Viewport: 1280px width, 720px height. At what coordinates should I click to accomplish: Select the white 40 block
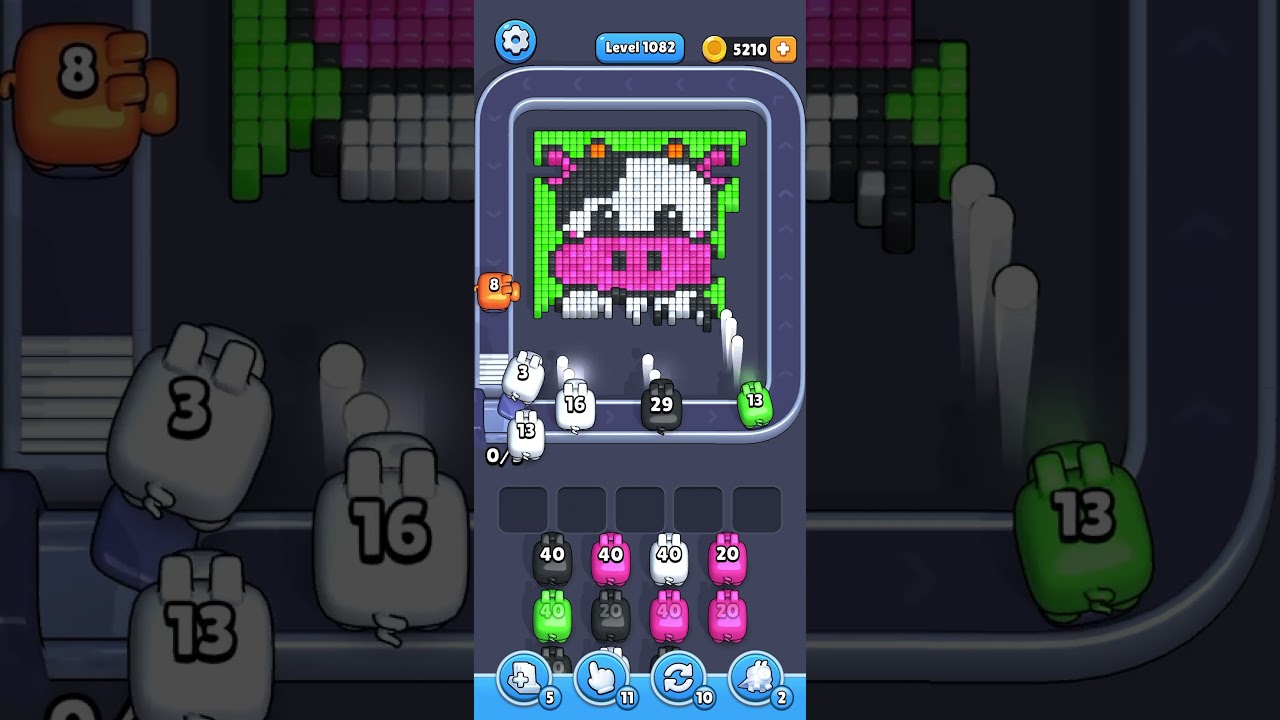[669, 553]
